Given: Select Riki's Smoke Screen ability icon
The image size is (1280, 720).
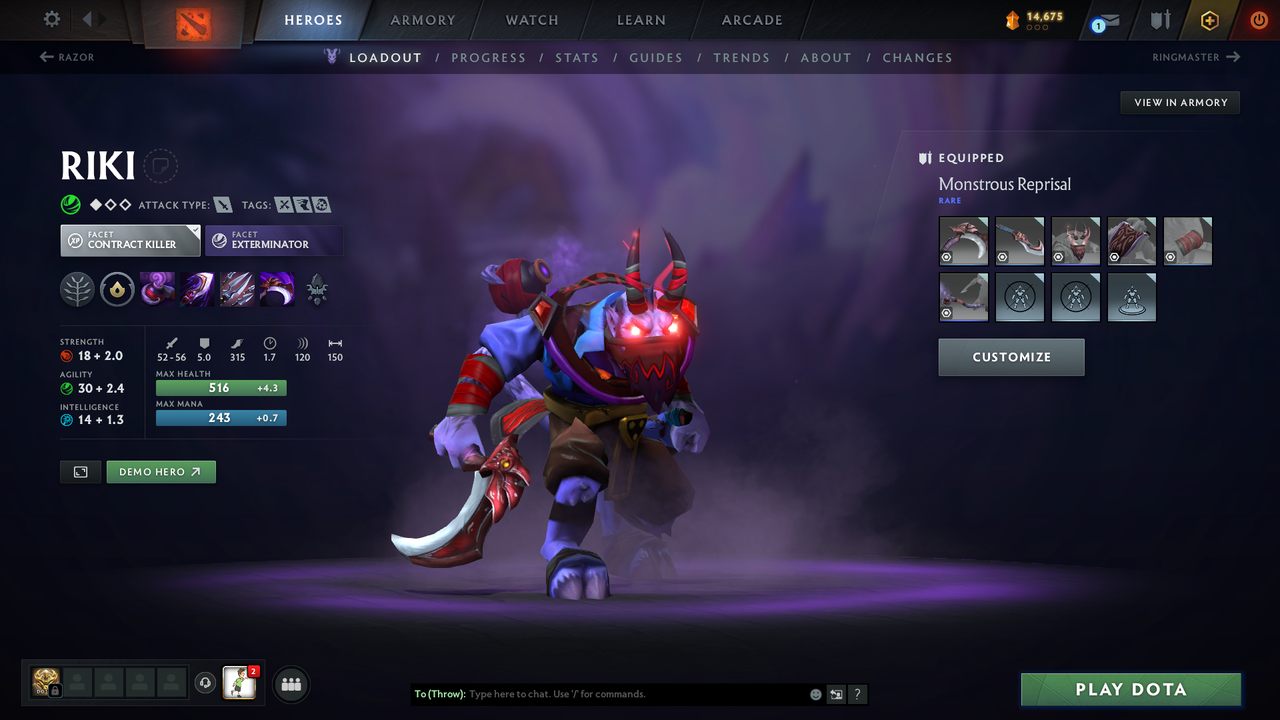Looking at the screenshot, I should 157,290.
